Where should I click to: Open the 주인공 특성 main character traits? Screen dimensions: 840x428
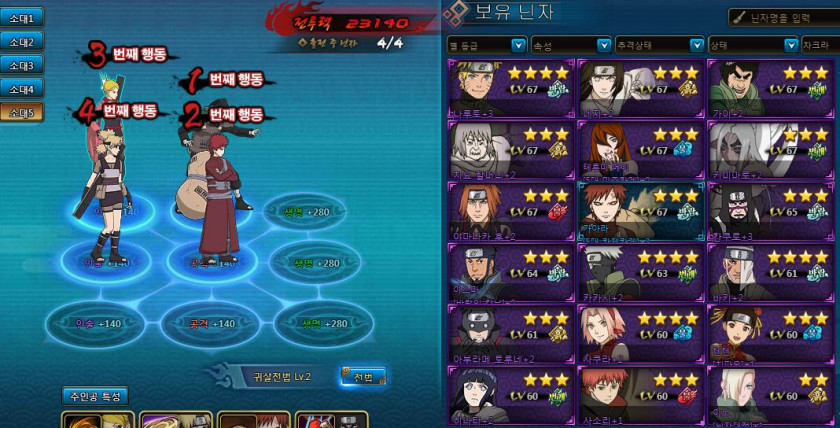tap(95, 396)
